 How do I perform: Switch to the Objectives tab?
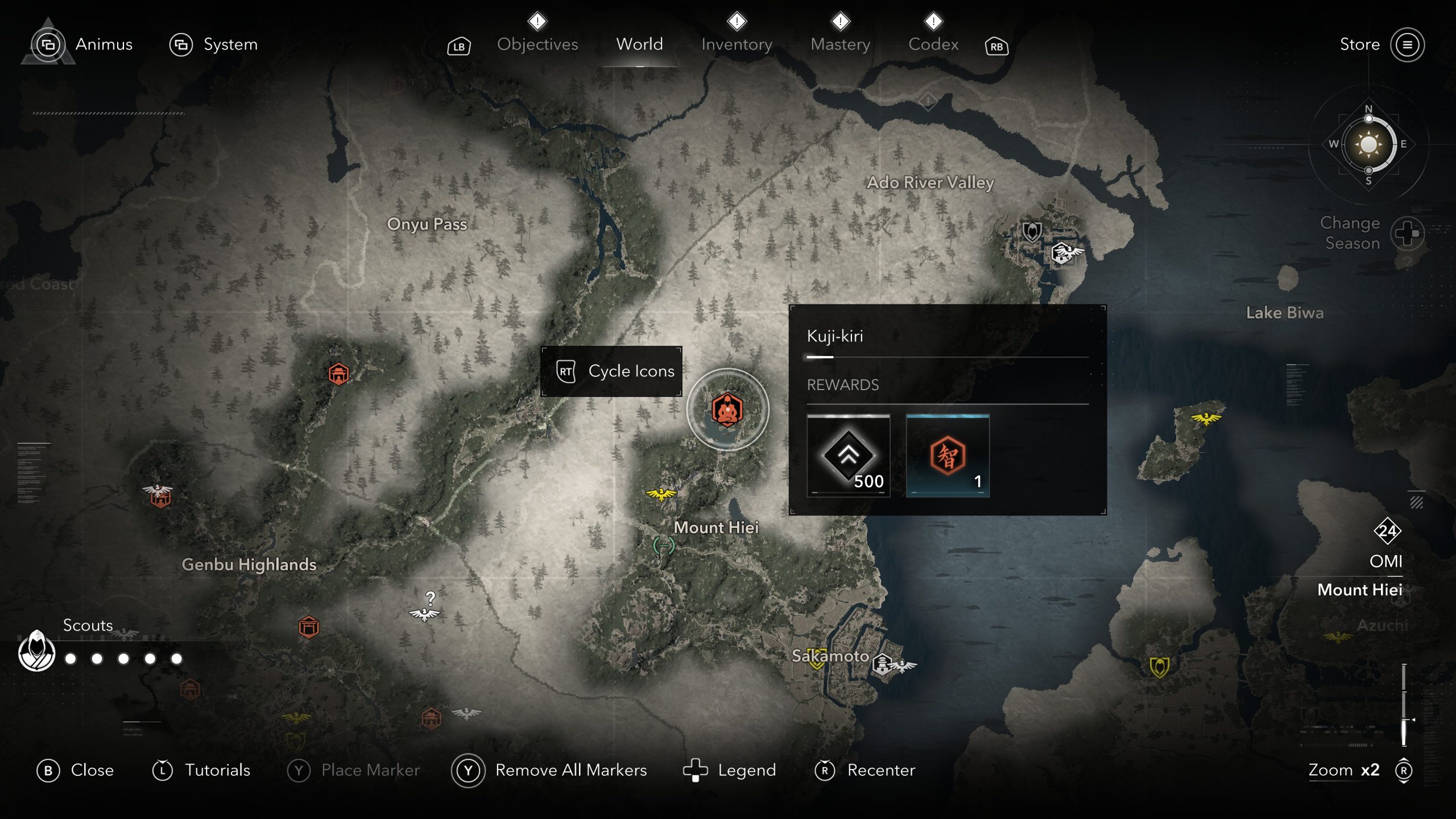point(537,44)
